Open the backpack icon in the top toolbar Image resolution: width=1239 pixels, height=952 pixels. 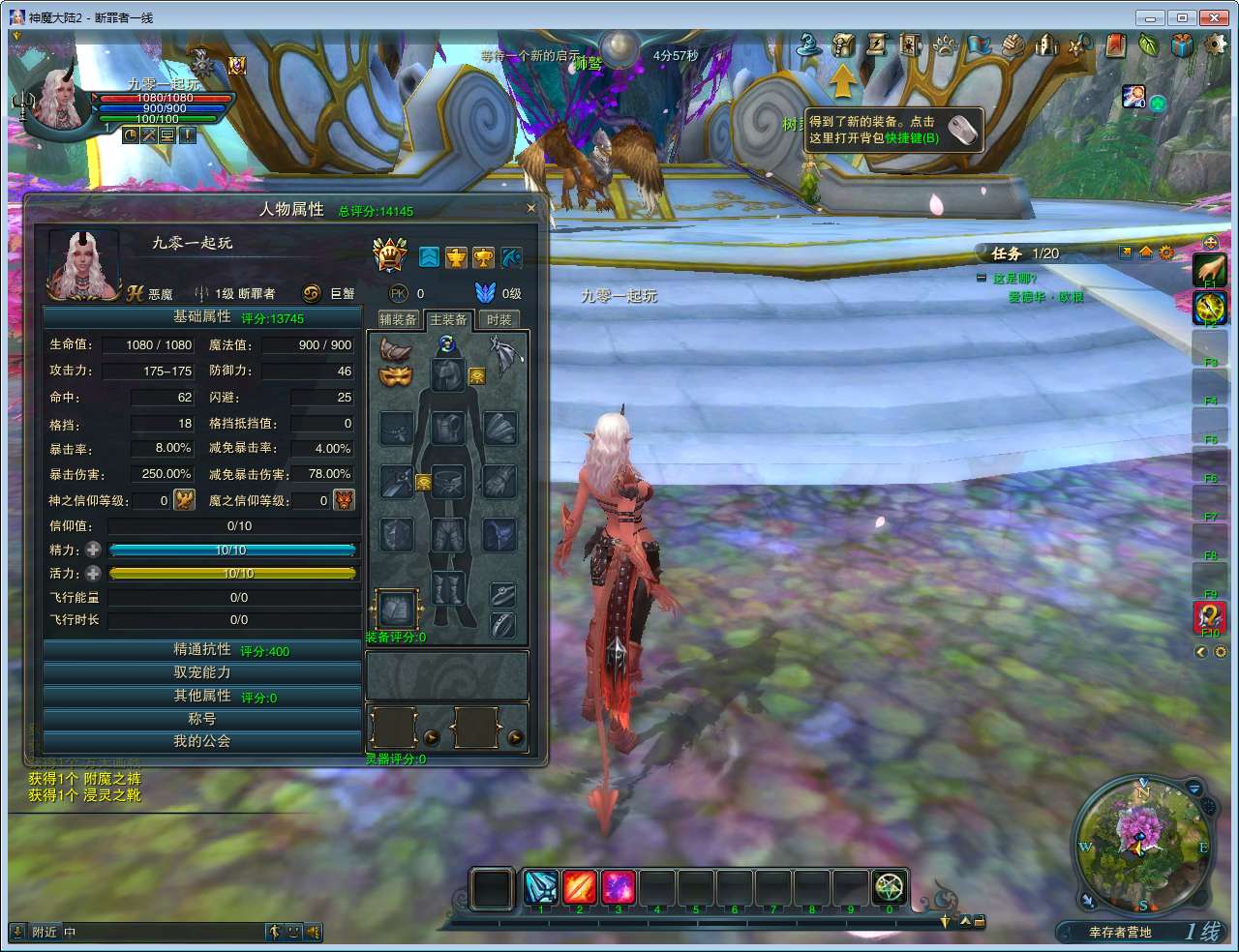tap(844, 45)
